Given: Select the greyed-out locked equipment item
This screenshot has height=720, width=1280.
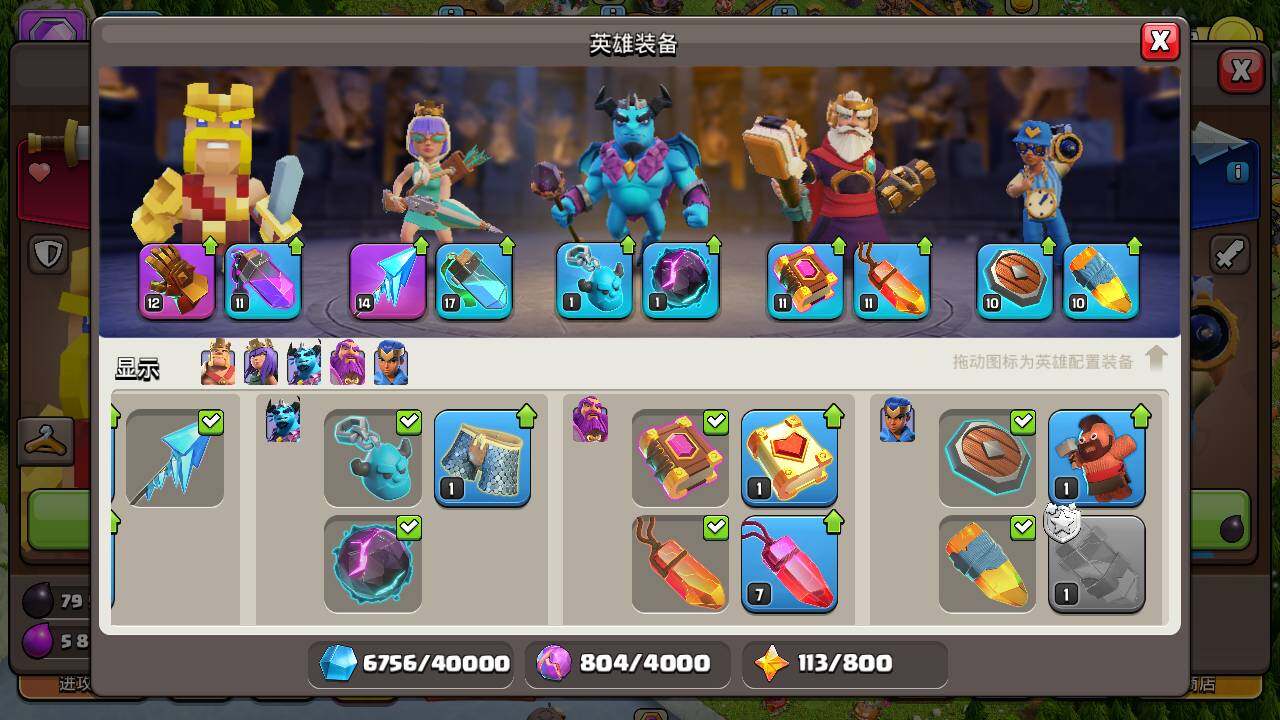Looking at the screenshot, I should point(1096,563).
